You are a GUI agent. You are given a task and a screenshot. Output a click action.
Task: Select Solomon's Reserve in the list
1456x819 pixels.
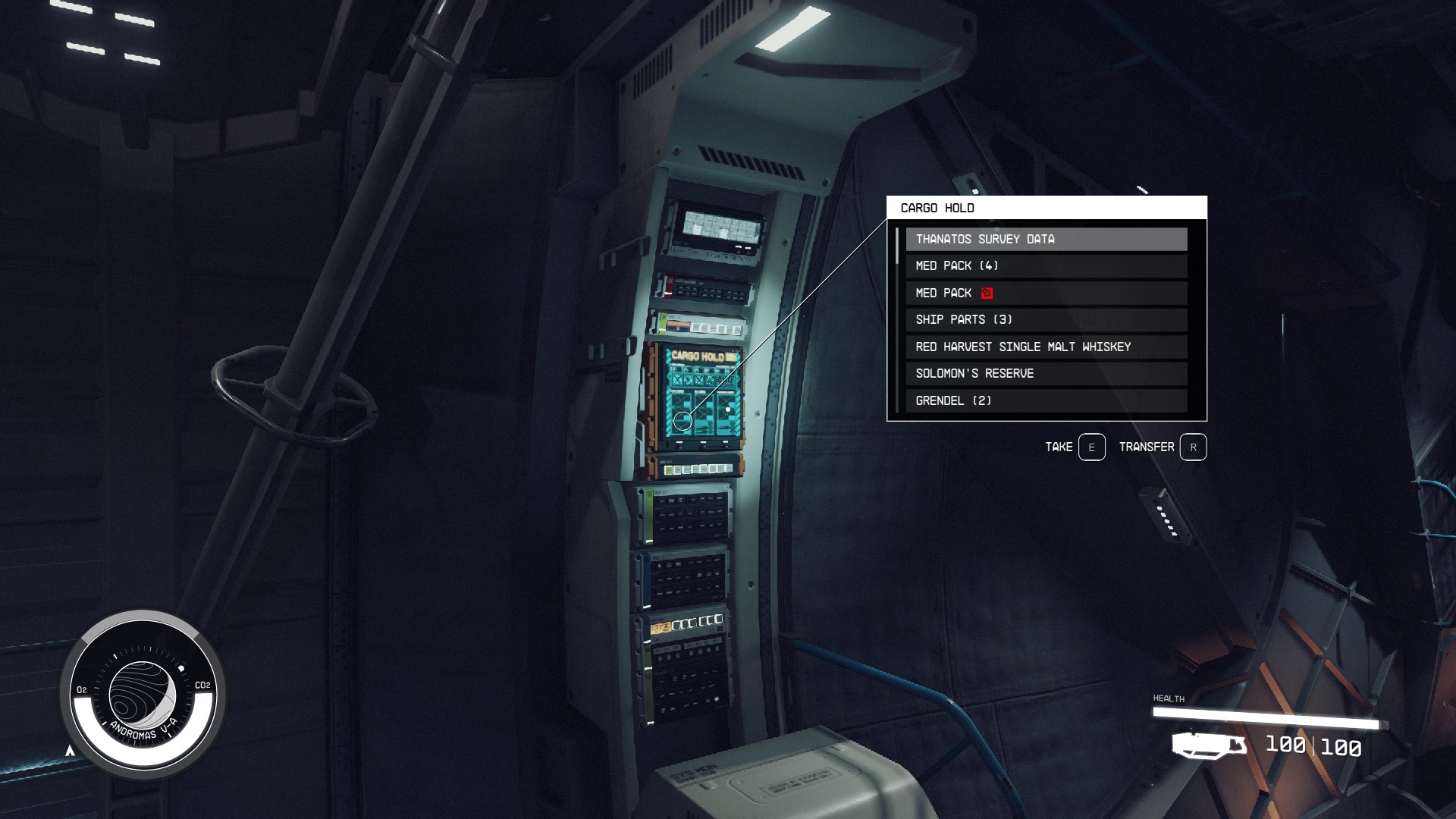1046,373
